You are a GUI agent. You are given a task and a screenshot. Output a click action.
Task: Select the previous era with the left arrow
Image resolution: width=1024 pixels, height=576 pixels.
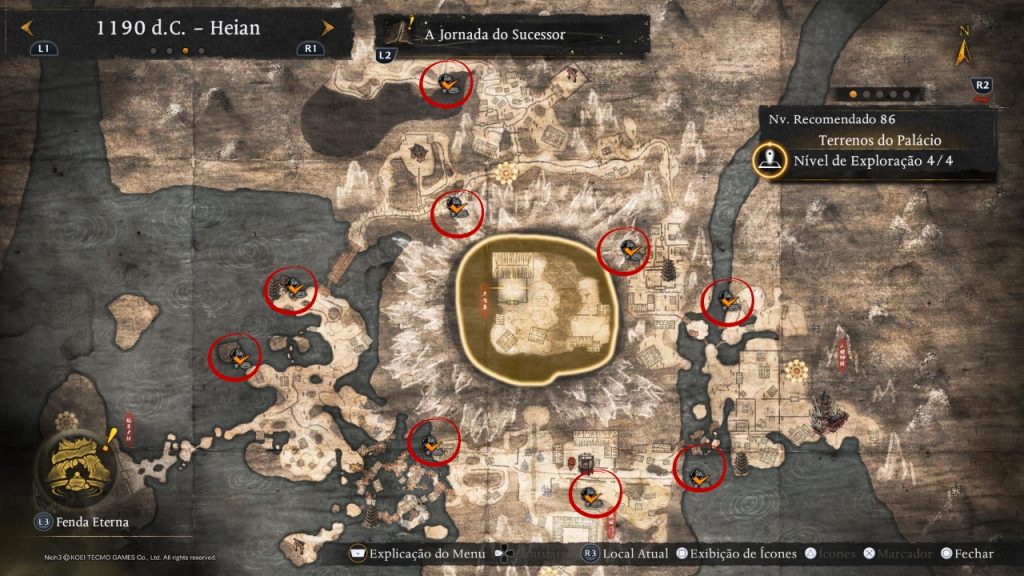[x=23, y=29]
